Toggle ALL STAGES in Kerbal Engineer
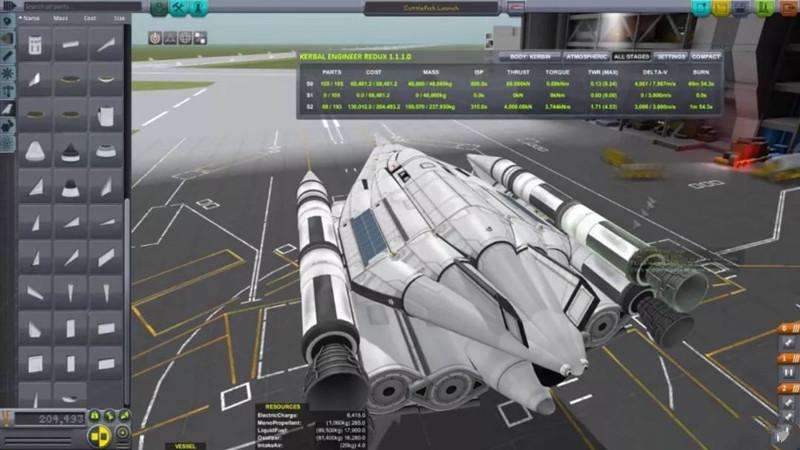This screenshot has width=800, height=450. pyautogui.click(x=631, y=56)
